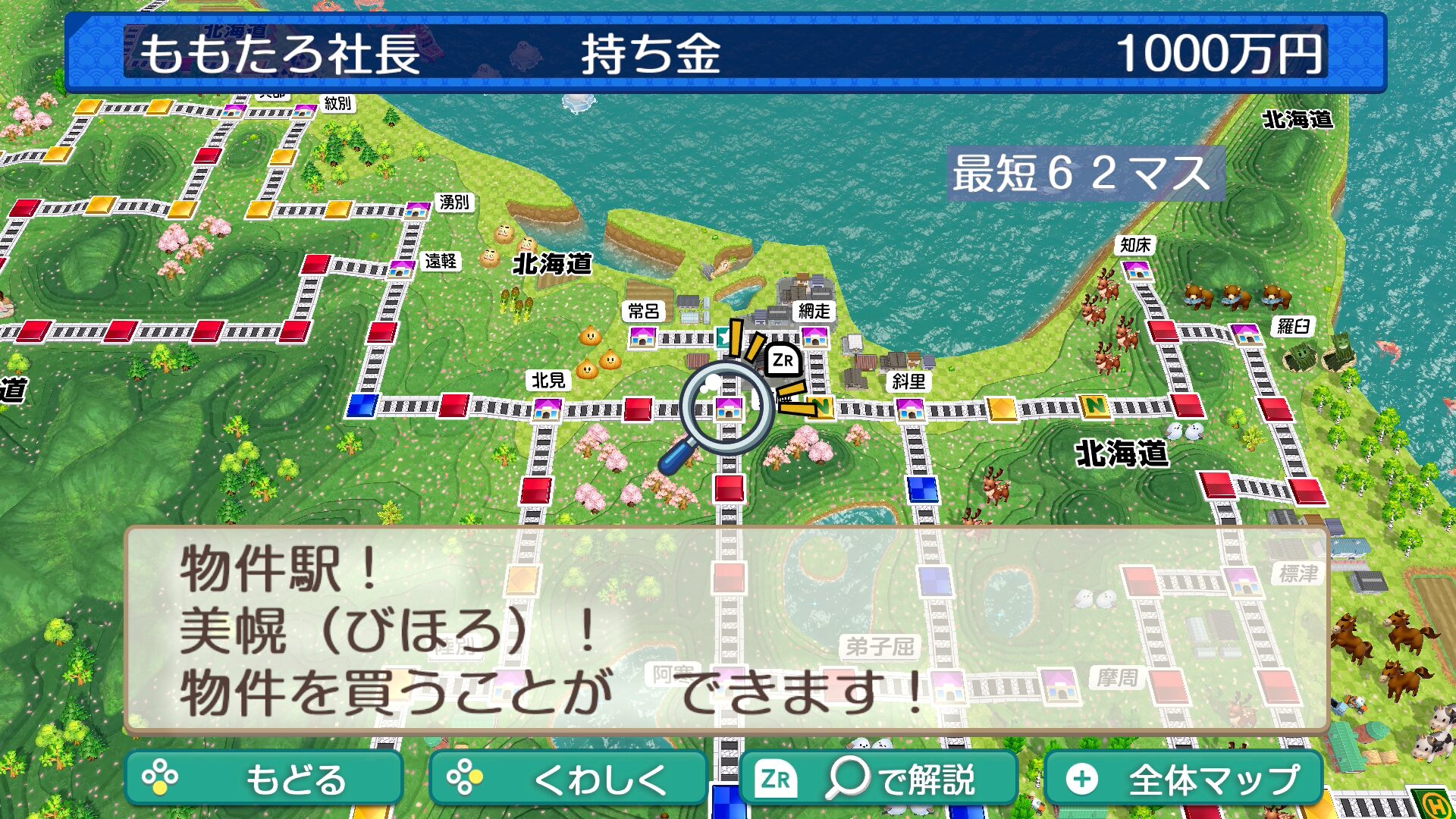
Task: Click the もどる back button
Action: point(263,779)
